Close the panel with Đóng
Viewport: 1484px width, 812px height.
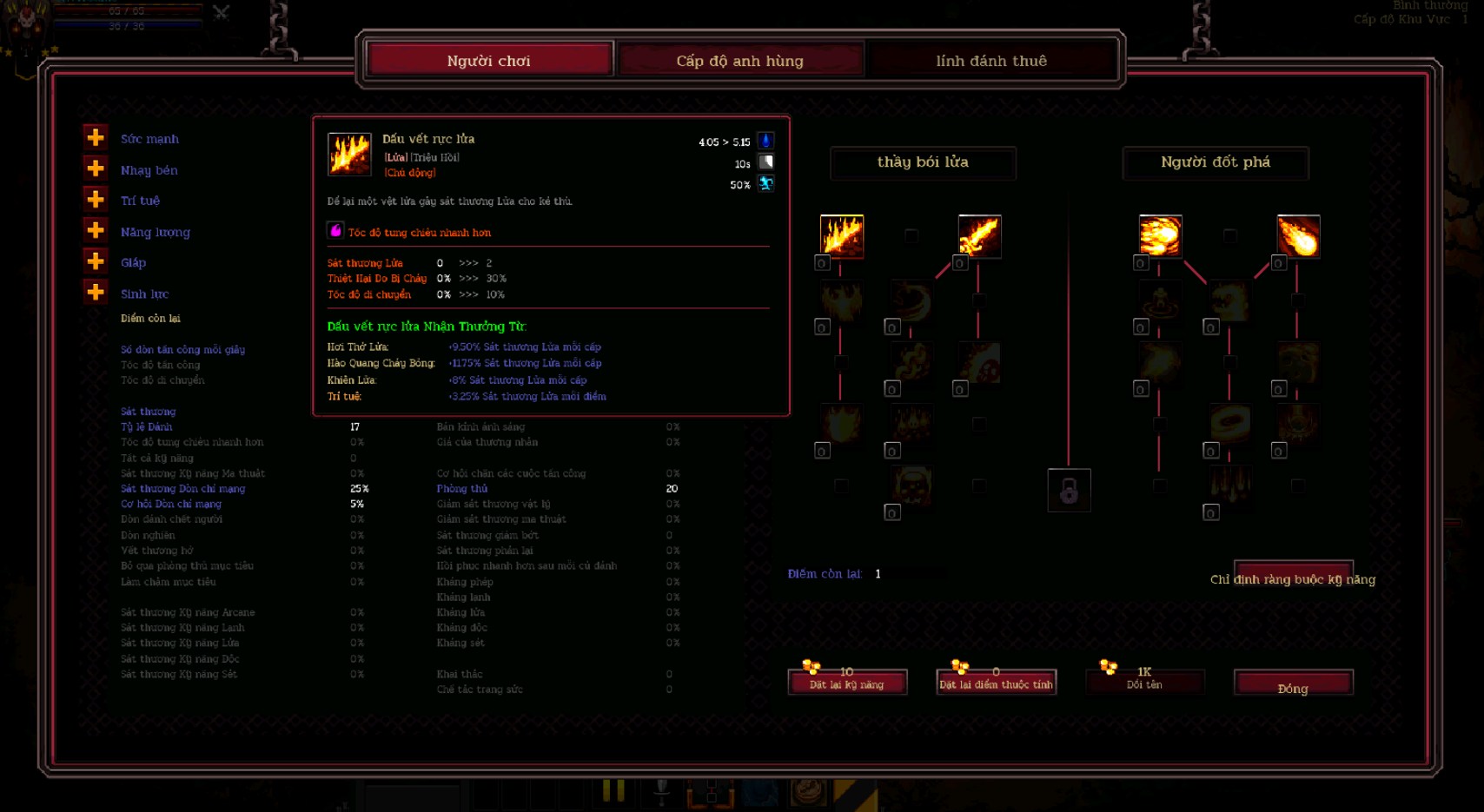(x=1293, y=684)
